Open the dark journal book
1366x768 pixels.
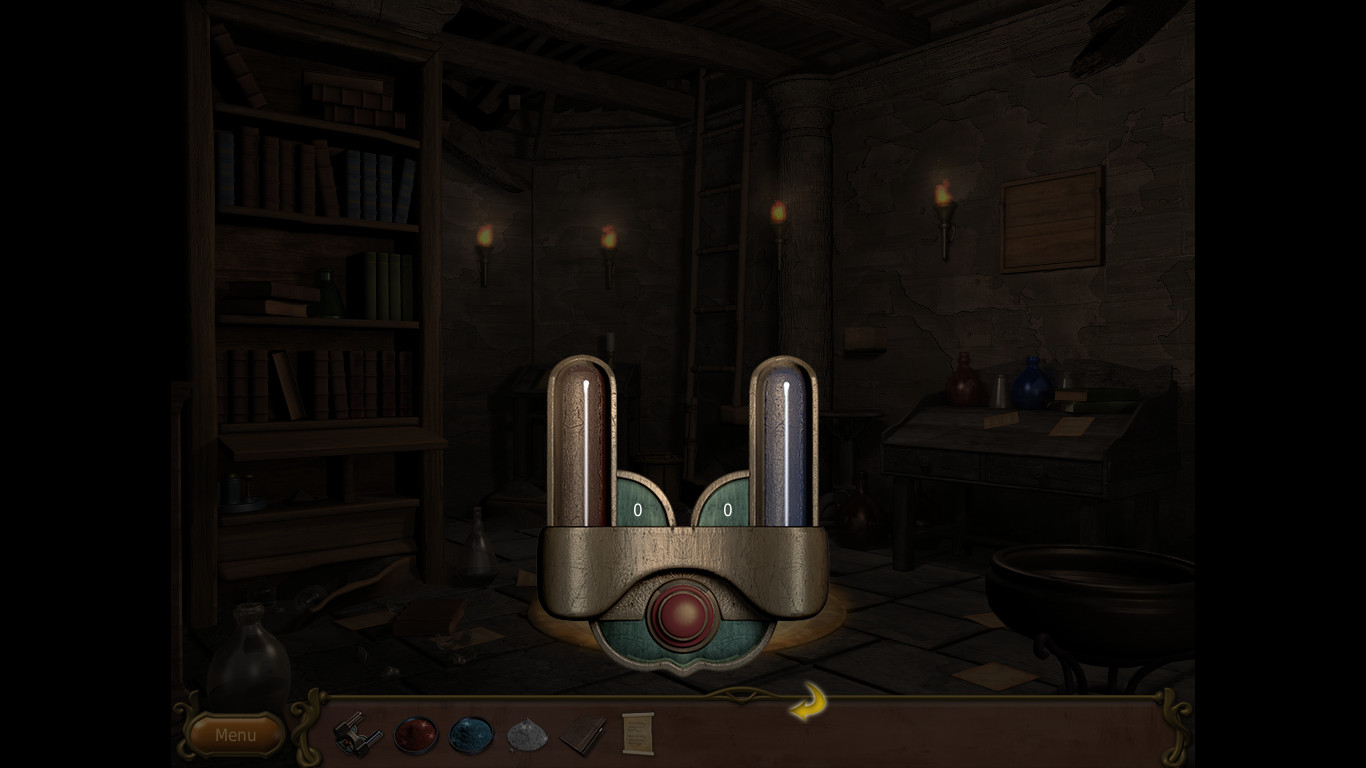(582, 736)
